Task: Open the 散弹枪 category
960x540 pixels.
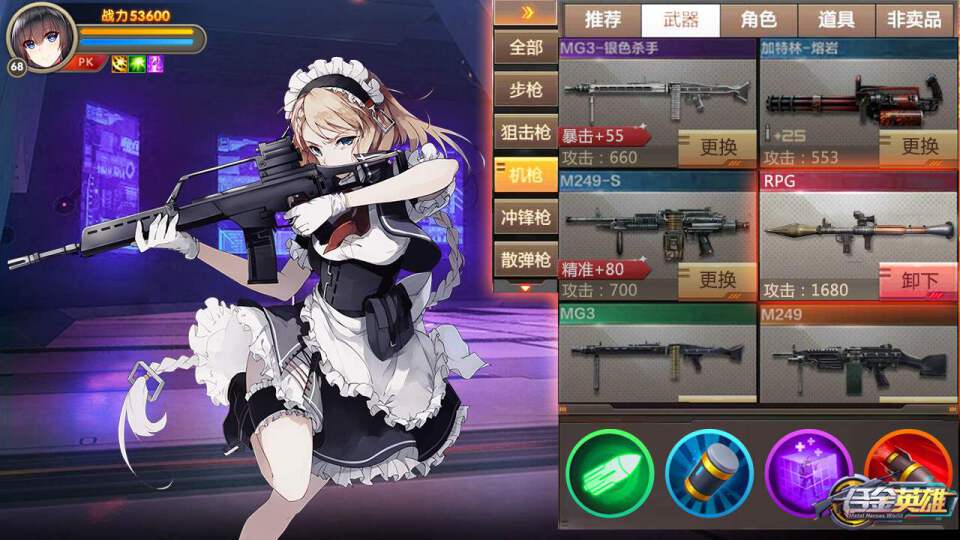Action: point(525,260)
